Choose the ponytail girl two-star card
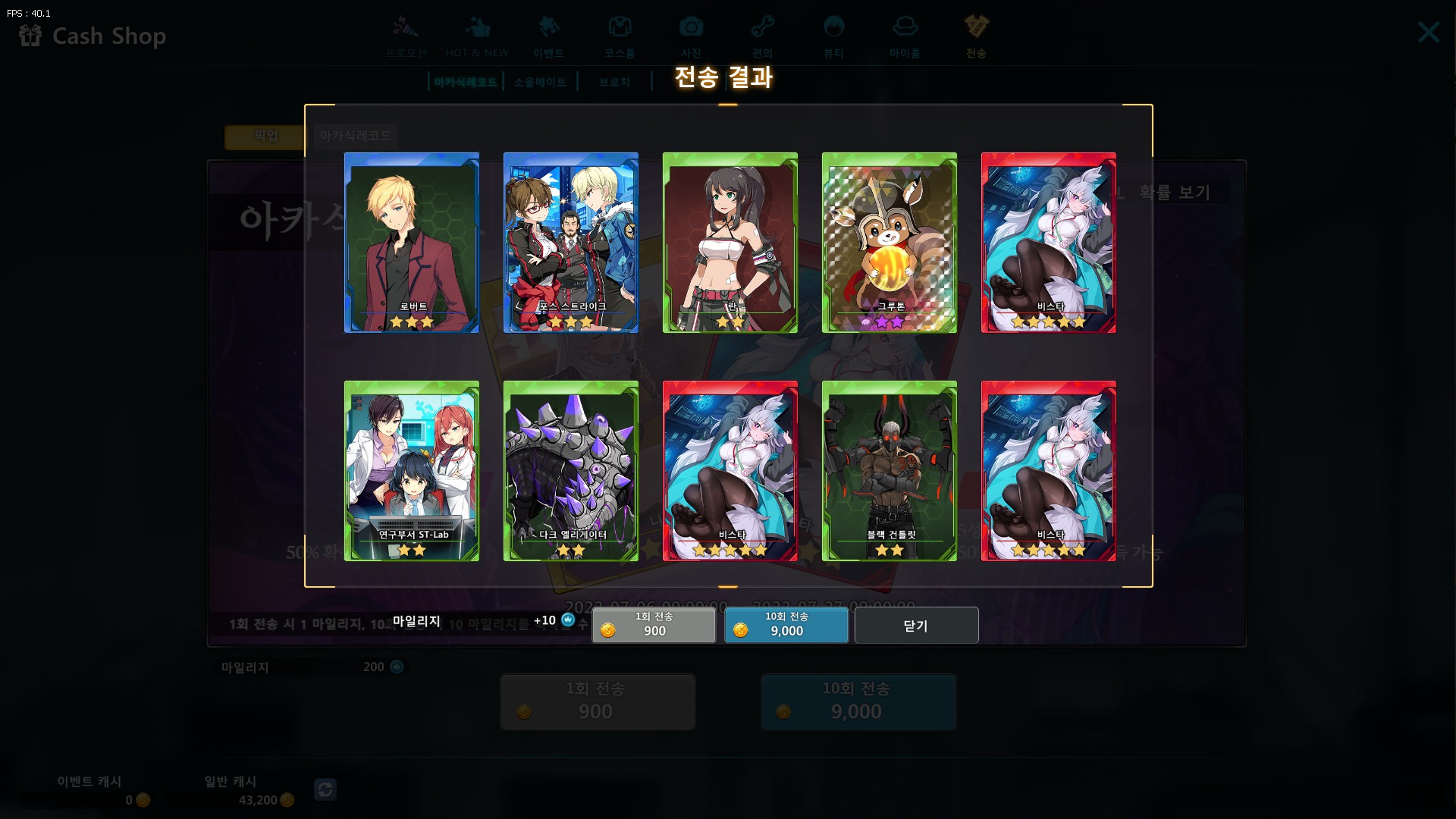Screen dimensions: 1456x819 pyautogui.click(x=730, y=243)
